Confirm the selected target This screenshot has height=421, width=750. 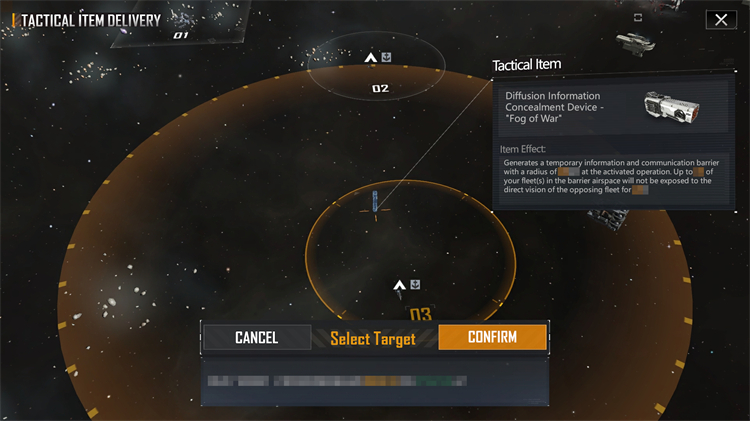coord(492,338)
